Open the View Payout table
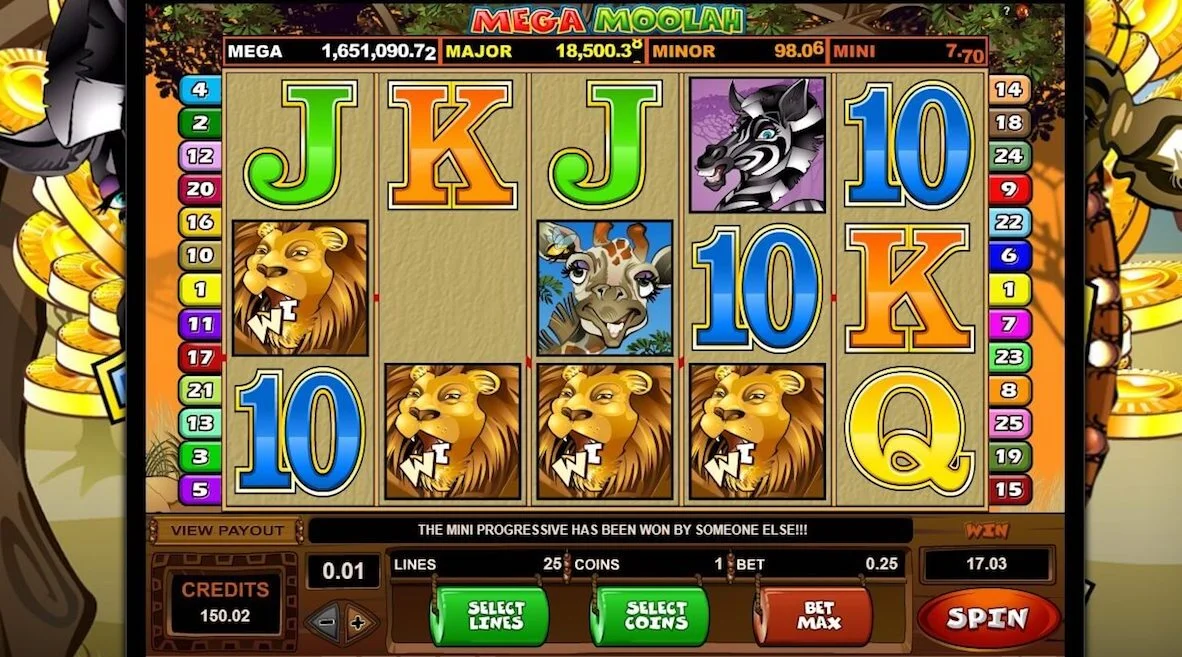Screen dimensions: 1182x657 [x=225, y=530]
